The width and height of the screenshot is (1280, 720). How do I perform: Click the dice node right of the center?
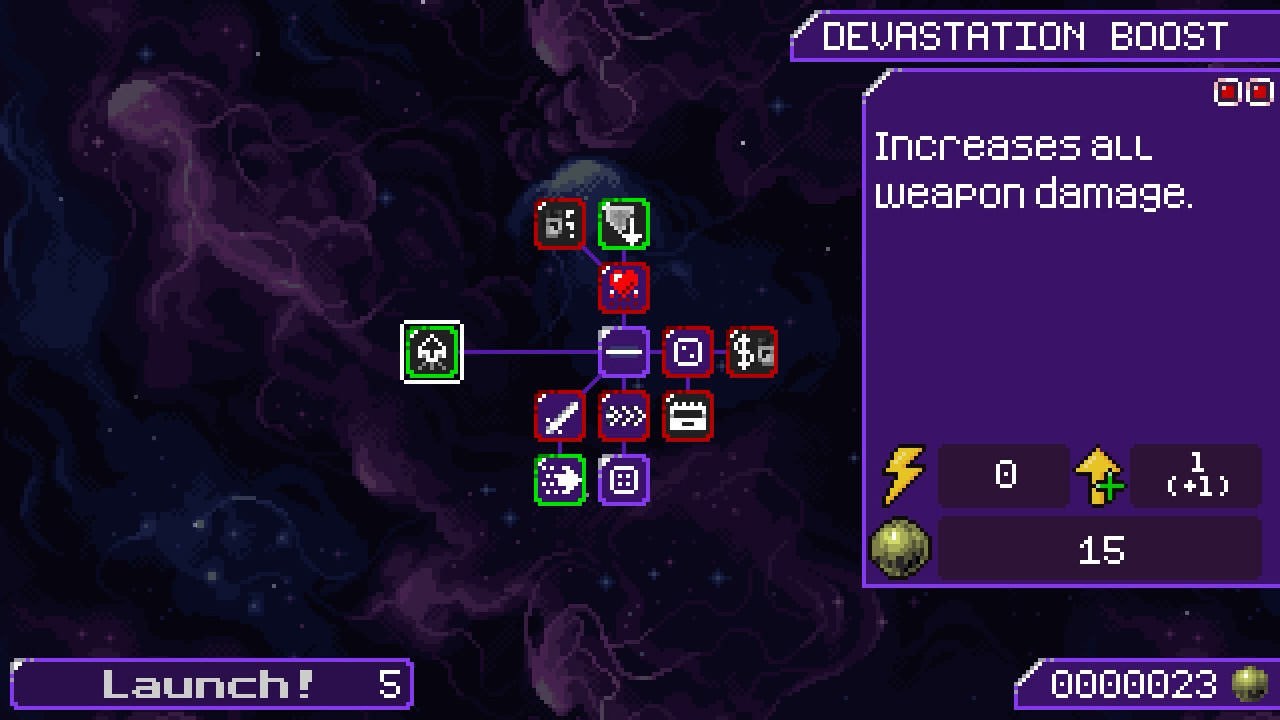point(688,351)
